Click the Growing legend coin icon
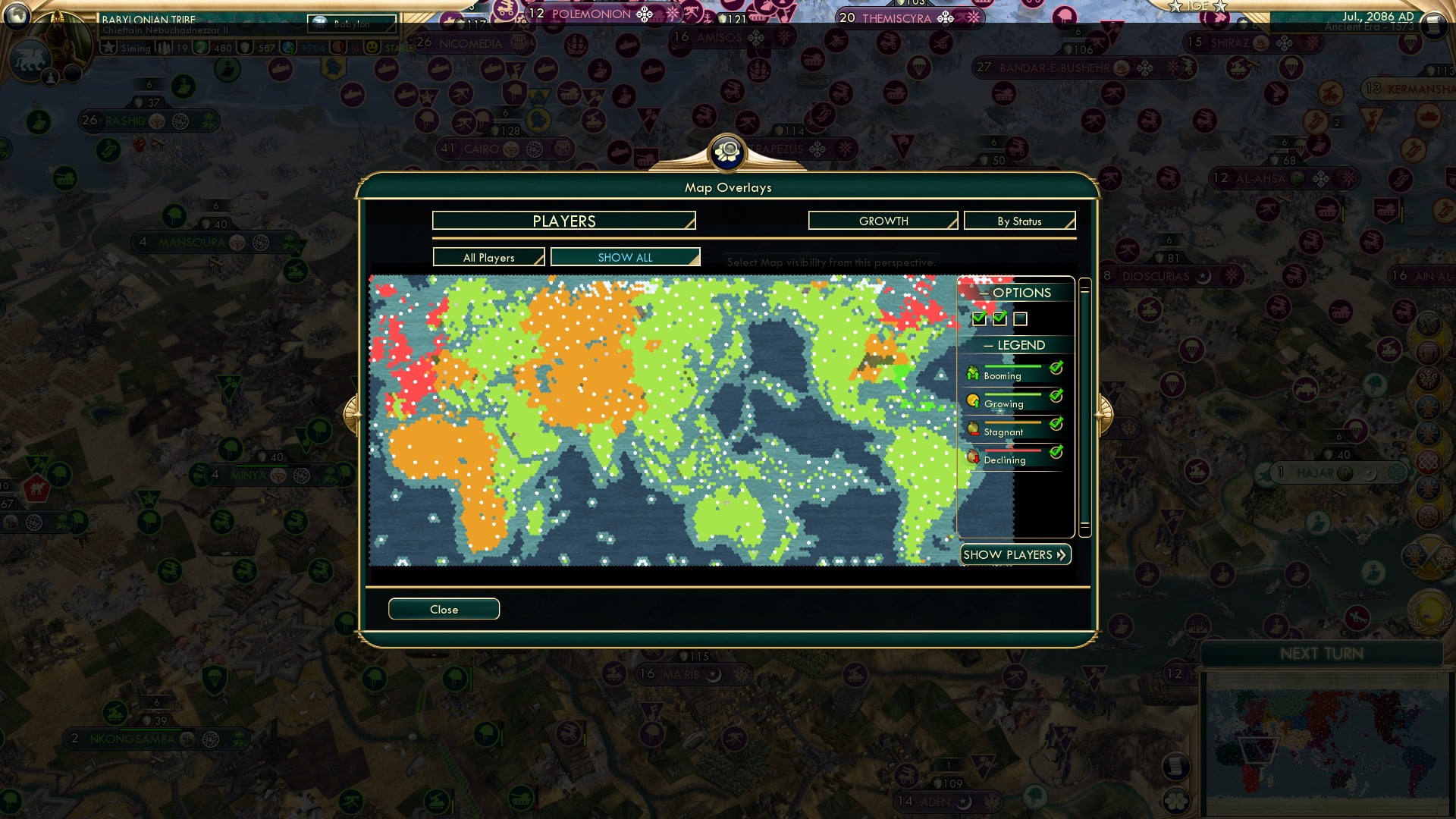This screenshot has height=819, width=1456. coord(974,400)
